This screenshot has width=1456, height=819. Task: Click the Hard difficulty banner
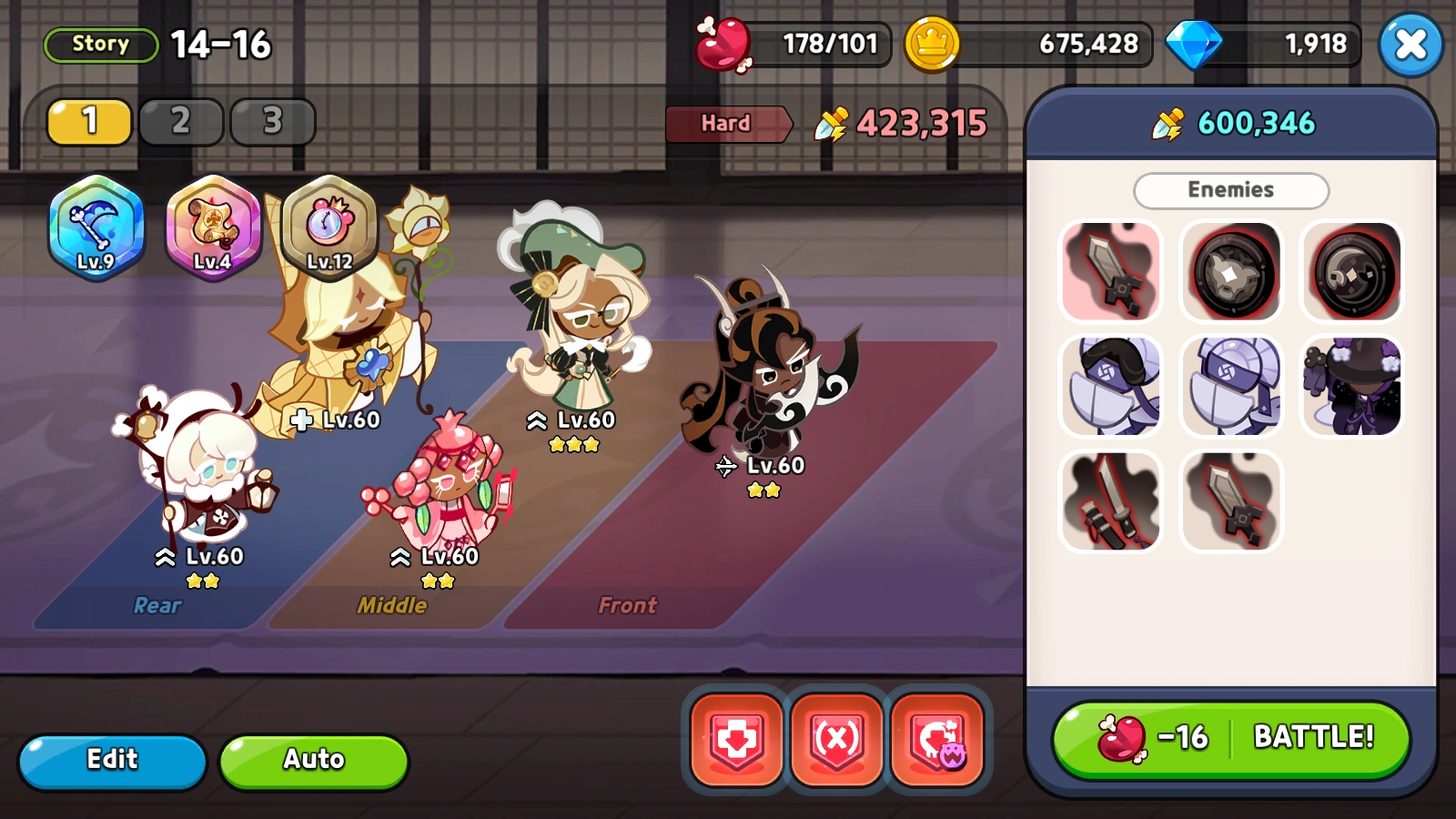725,124
